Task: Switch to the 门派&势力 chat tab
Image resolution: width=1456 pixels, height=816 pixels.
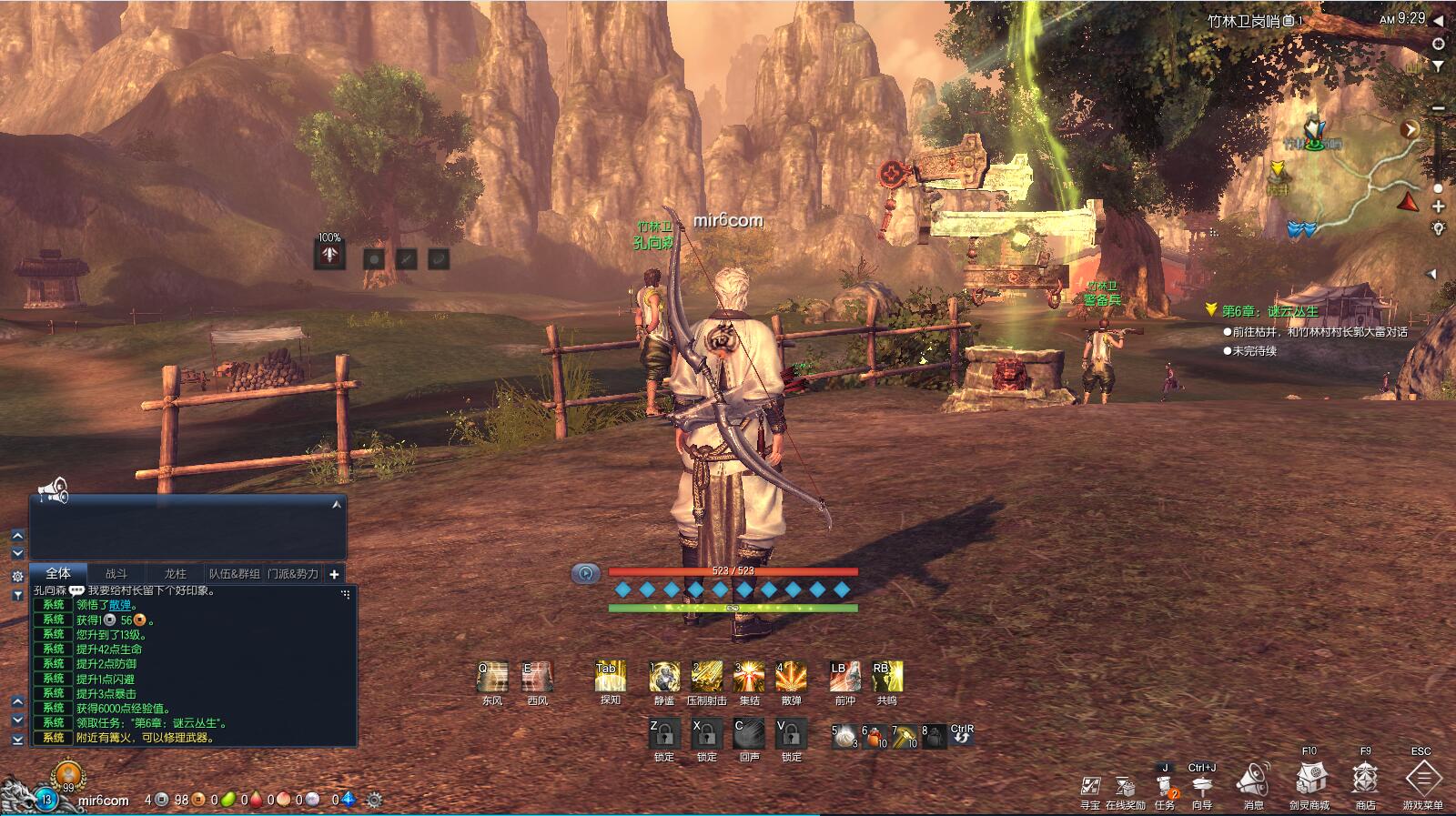Action: coord(293,574)
